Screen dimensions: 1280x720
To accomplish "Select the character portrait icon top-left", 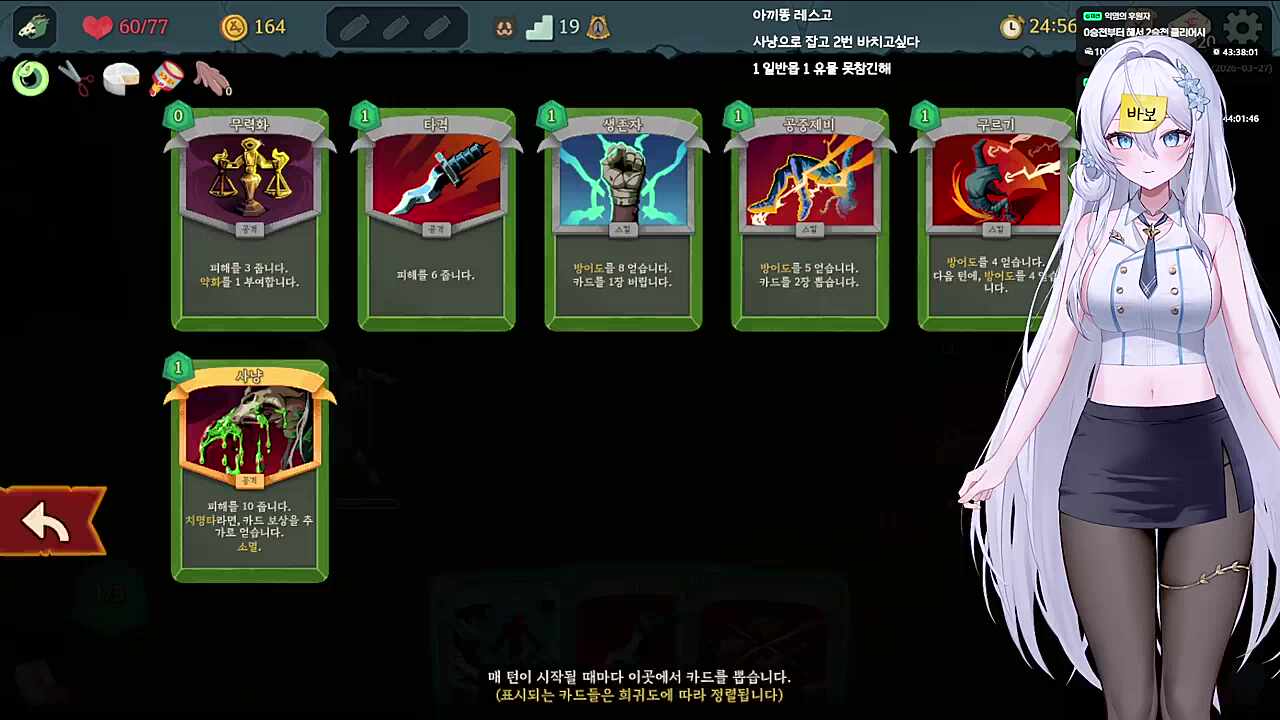I will click(x=33, y=27).
